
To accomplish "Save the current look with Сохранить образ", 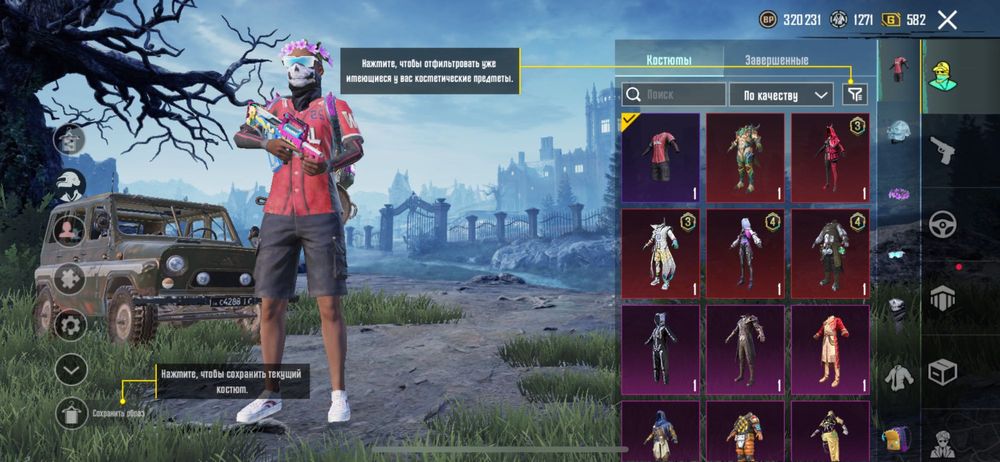I will click(70, 412).
